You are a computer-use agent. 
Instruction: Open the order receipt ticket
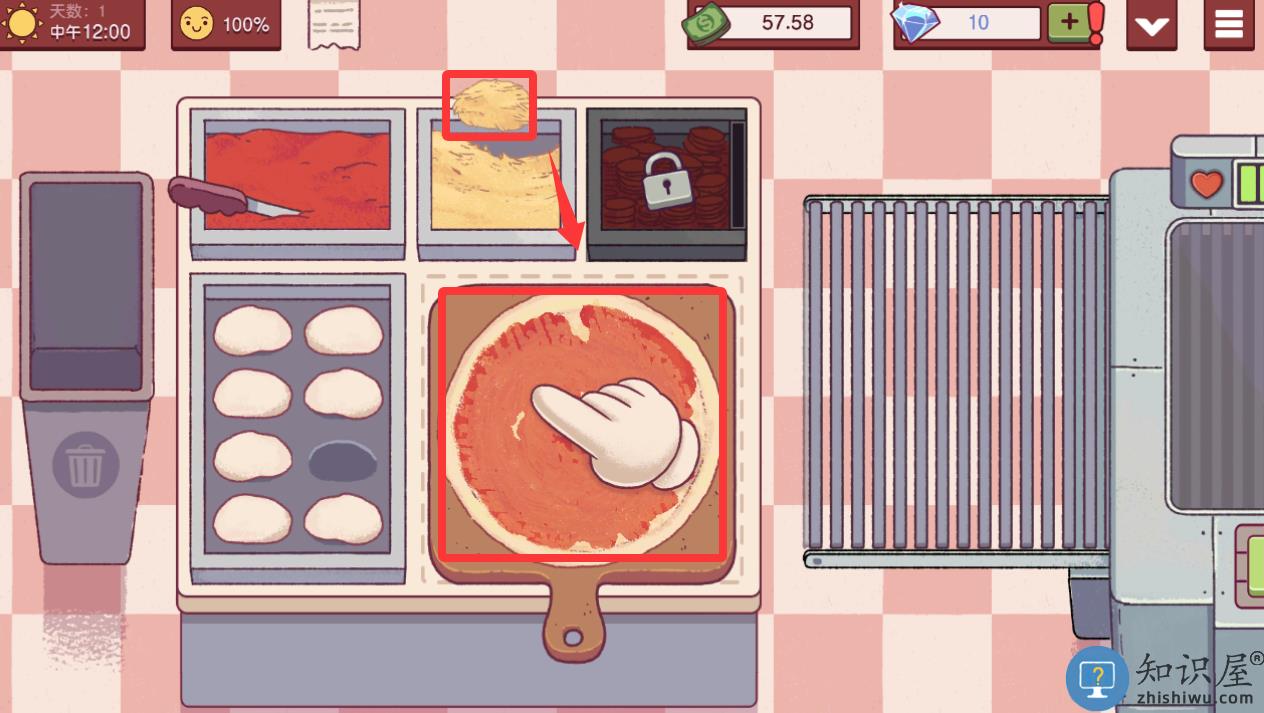tap(333, 24)
